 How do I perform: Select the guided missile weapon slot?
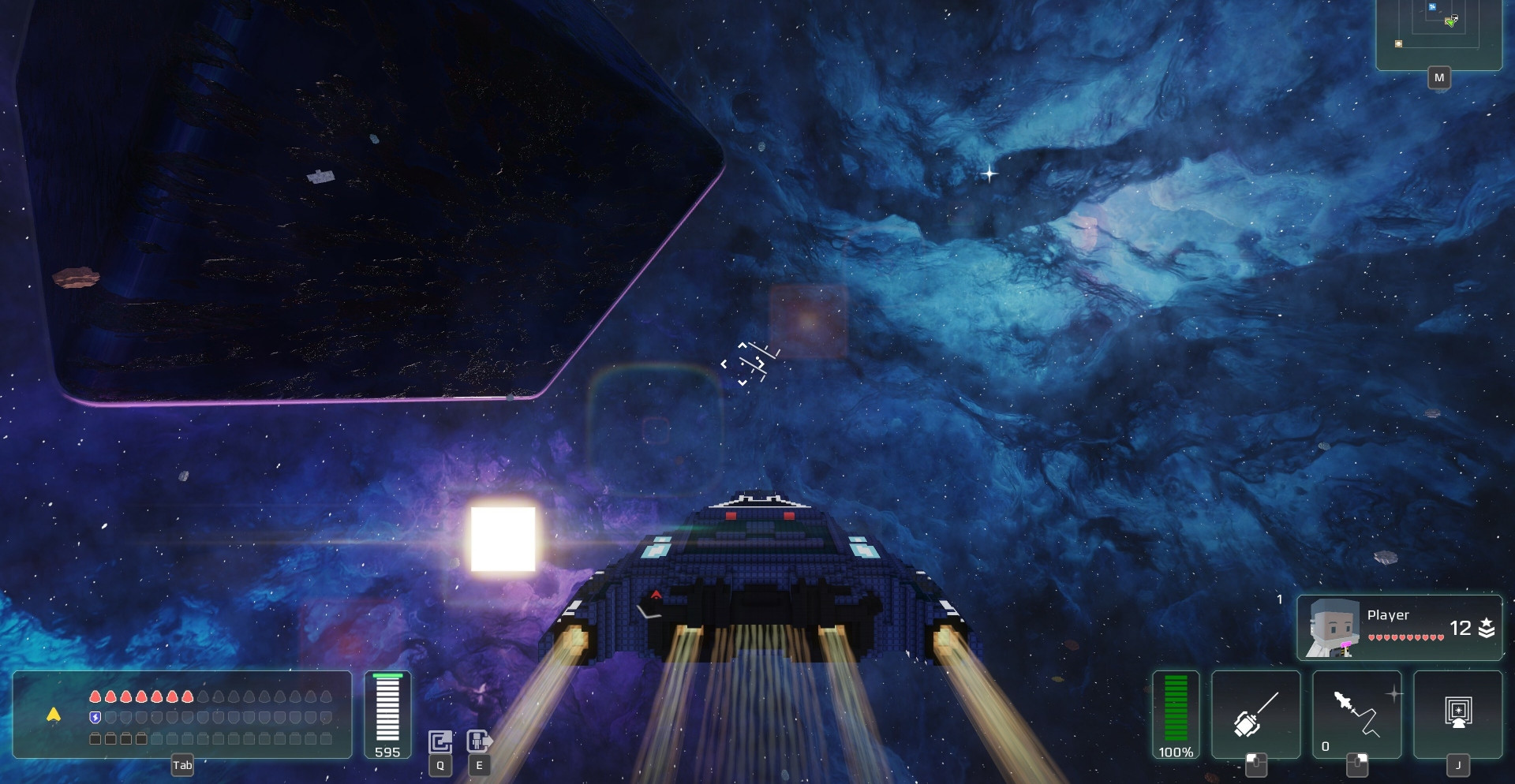(1356, 714)
